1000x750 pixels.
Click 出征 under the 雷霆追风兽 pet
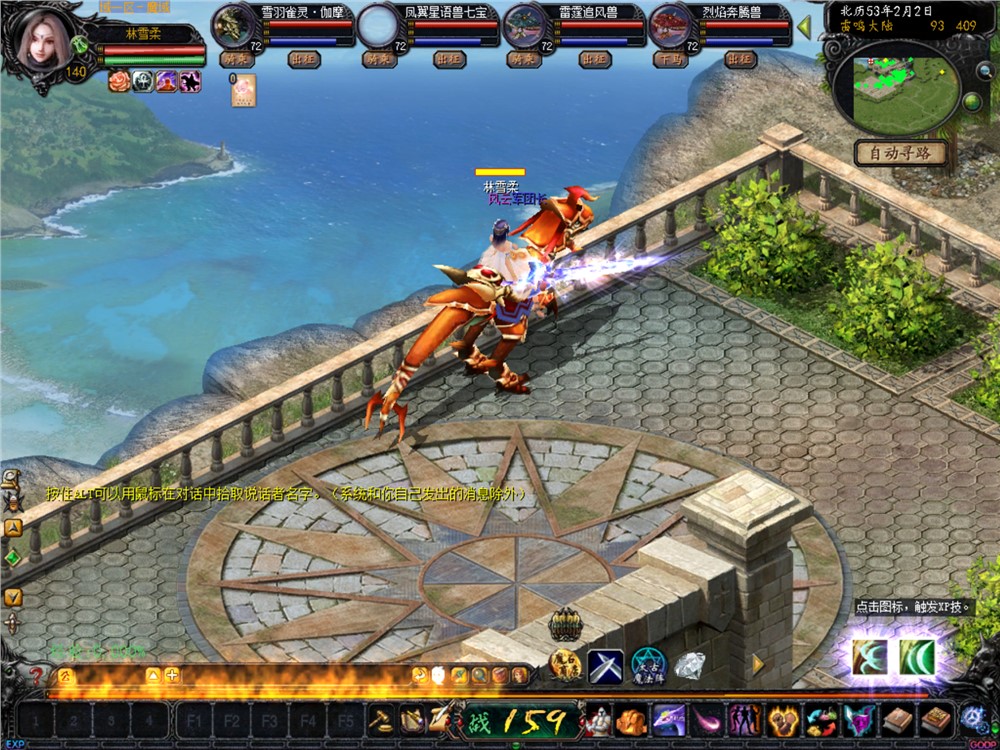coord(595,59)
